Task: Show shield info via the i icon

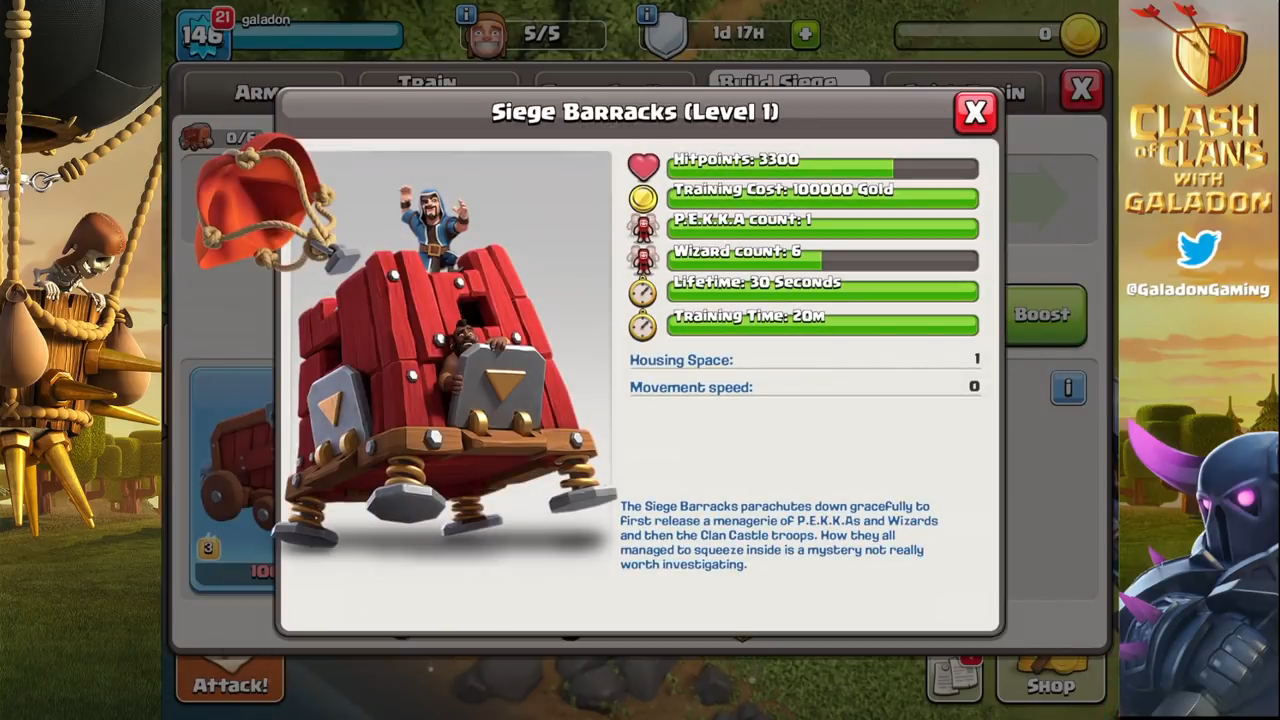Action: click(647, 14)
